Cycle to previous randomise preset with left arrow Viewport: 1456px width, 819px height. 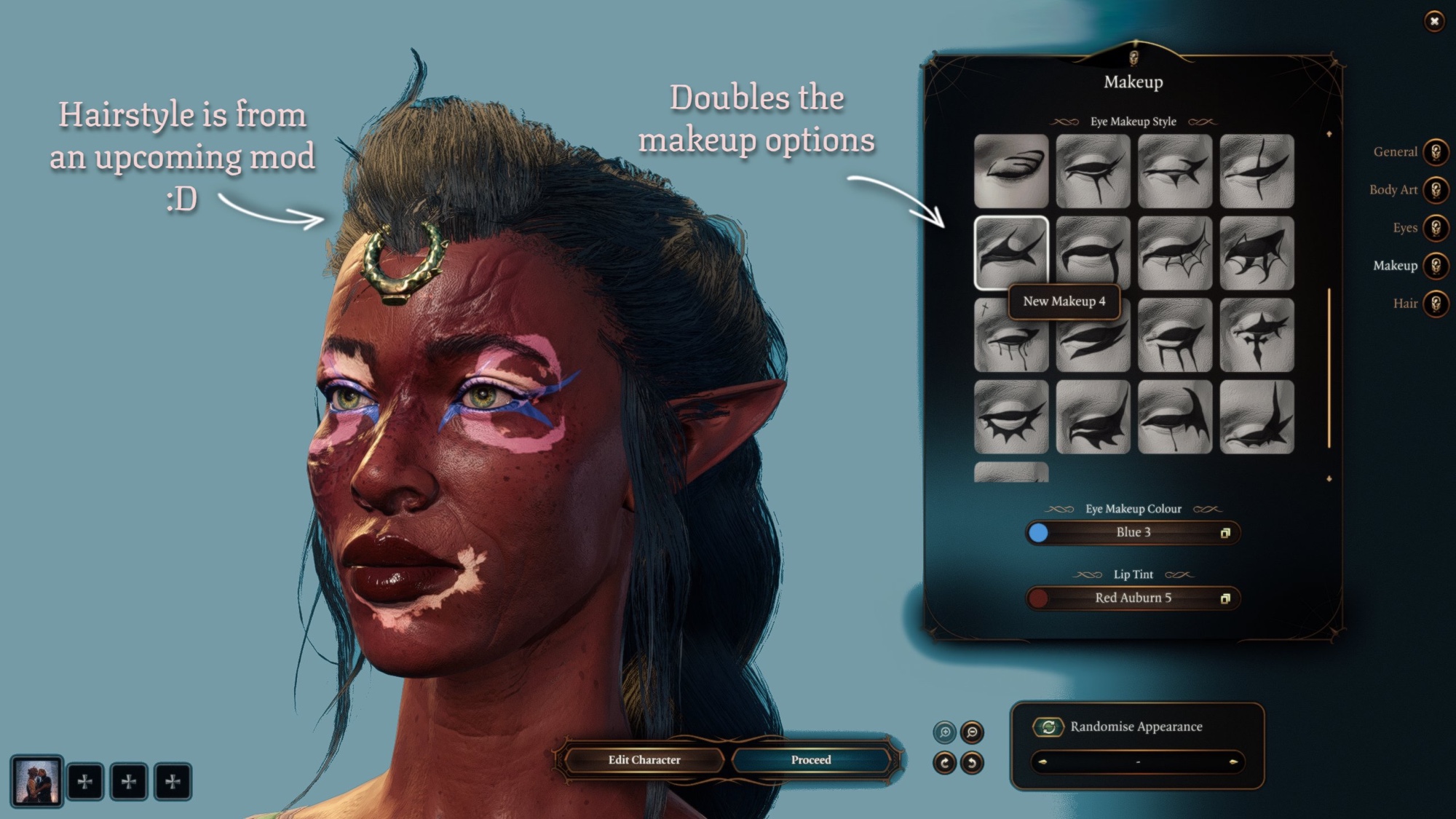coord(1042,762)
